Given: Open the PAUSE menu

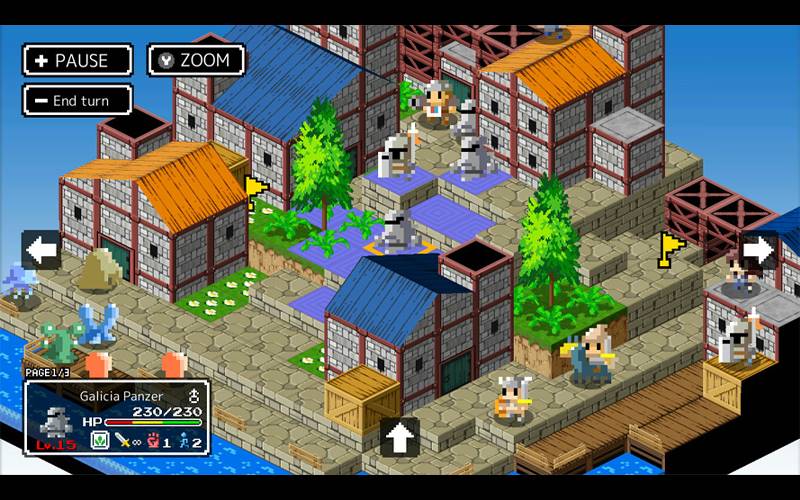Looking at the screenshot, I should pos(77,60).
